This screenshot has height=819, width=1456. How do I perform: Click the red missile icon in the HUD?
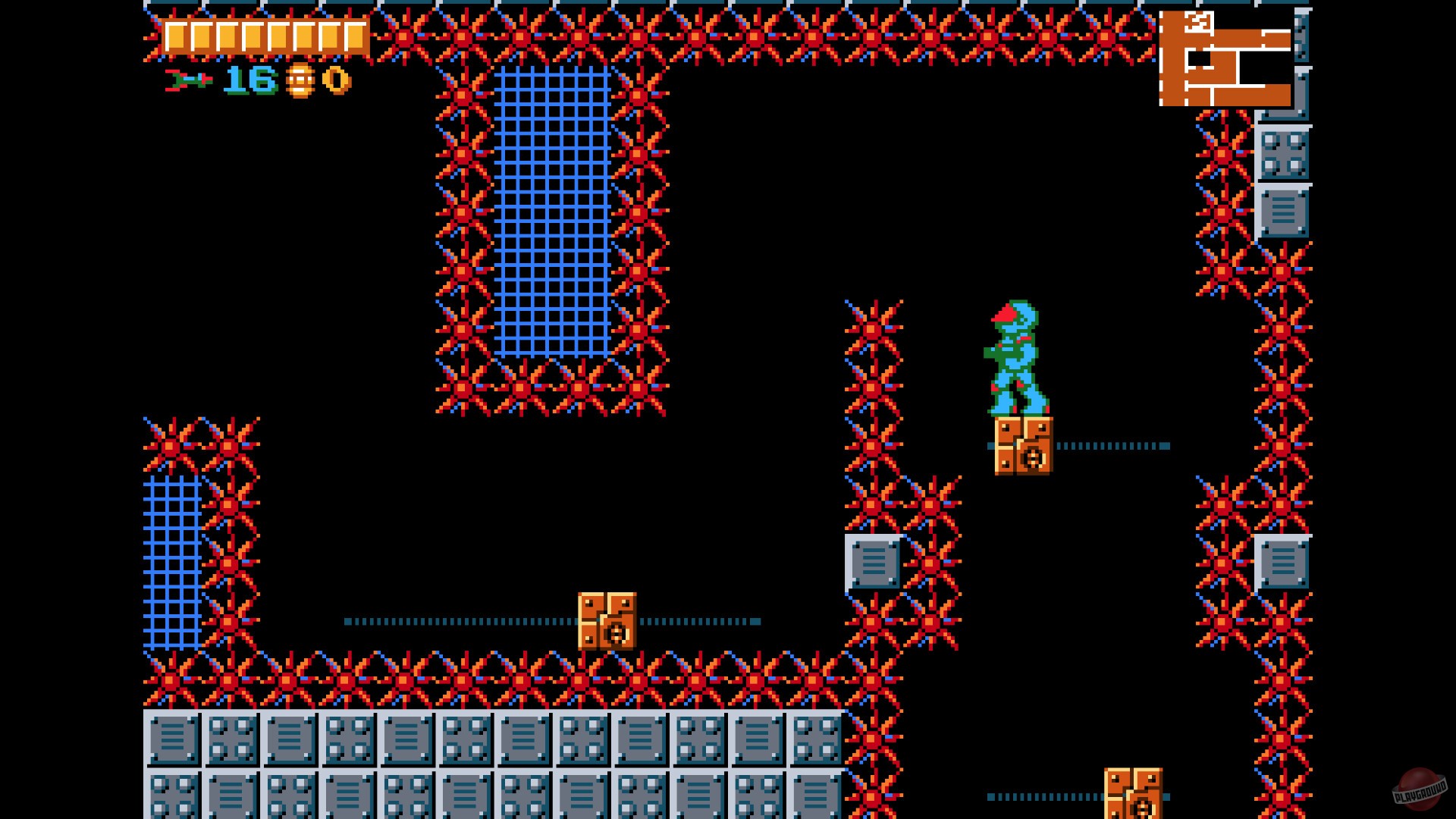coord(188,79)
